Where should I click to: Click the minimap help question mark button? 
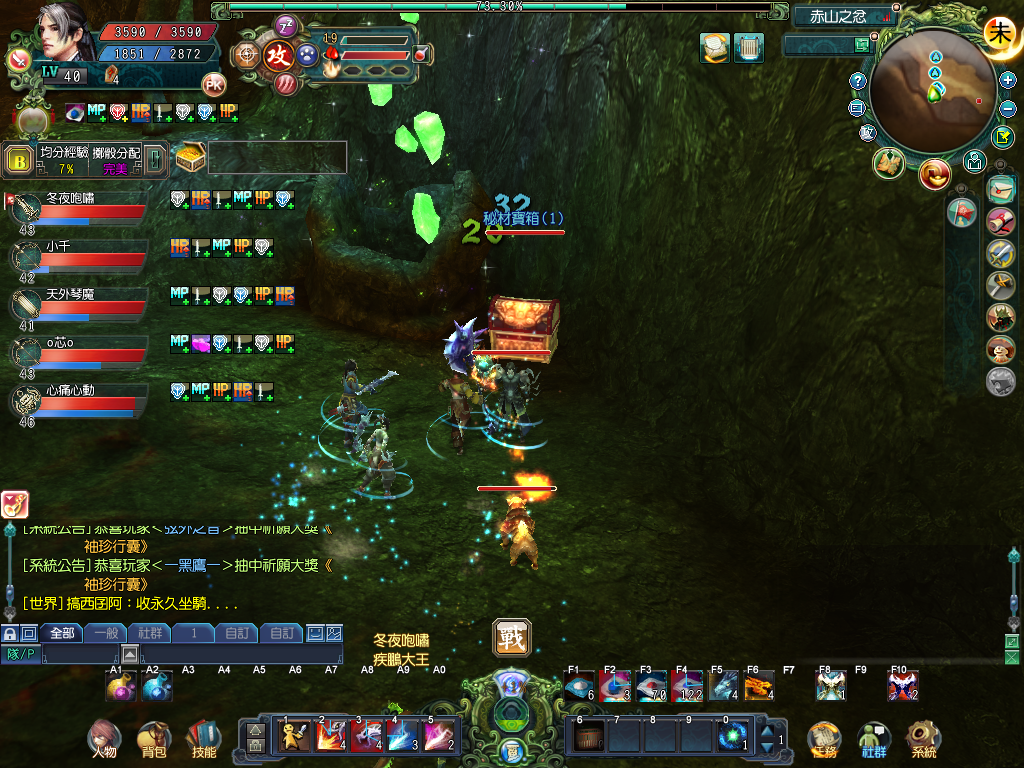click(x=857, y=80)
